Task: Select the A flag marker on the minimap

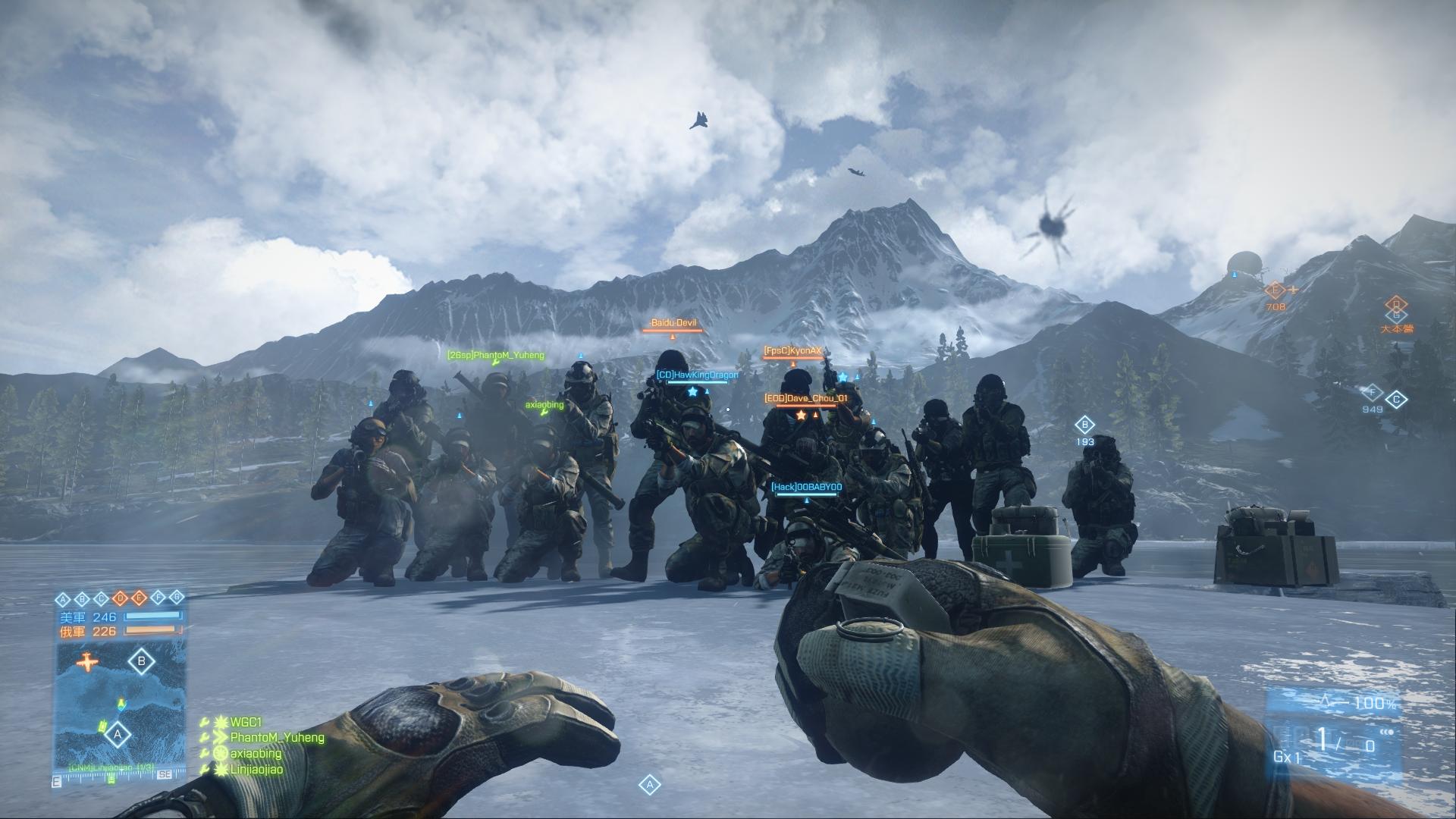Action: point(117,734)
